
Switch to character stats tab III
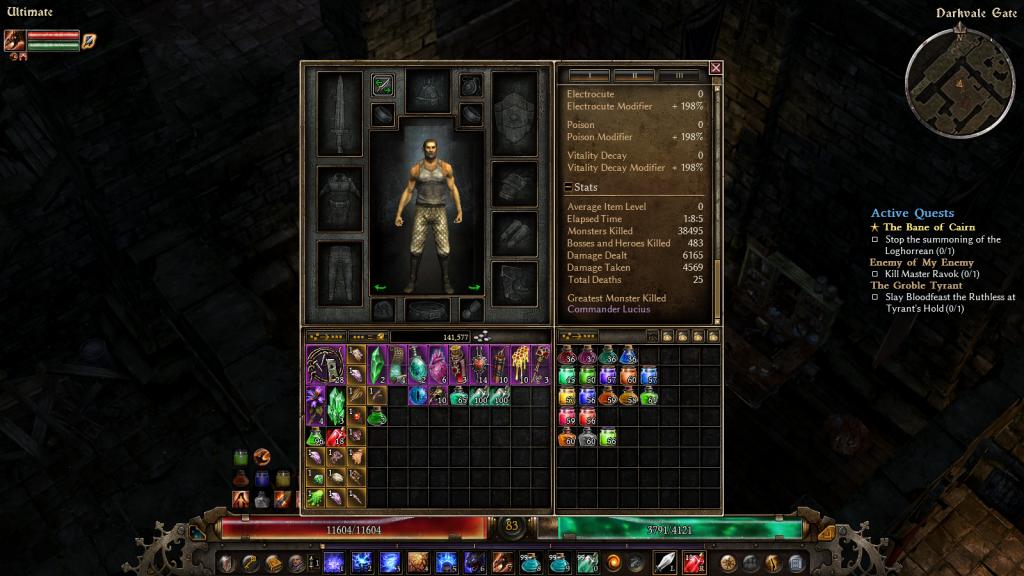click(x=679, y=75)
